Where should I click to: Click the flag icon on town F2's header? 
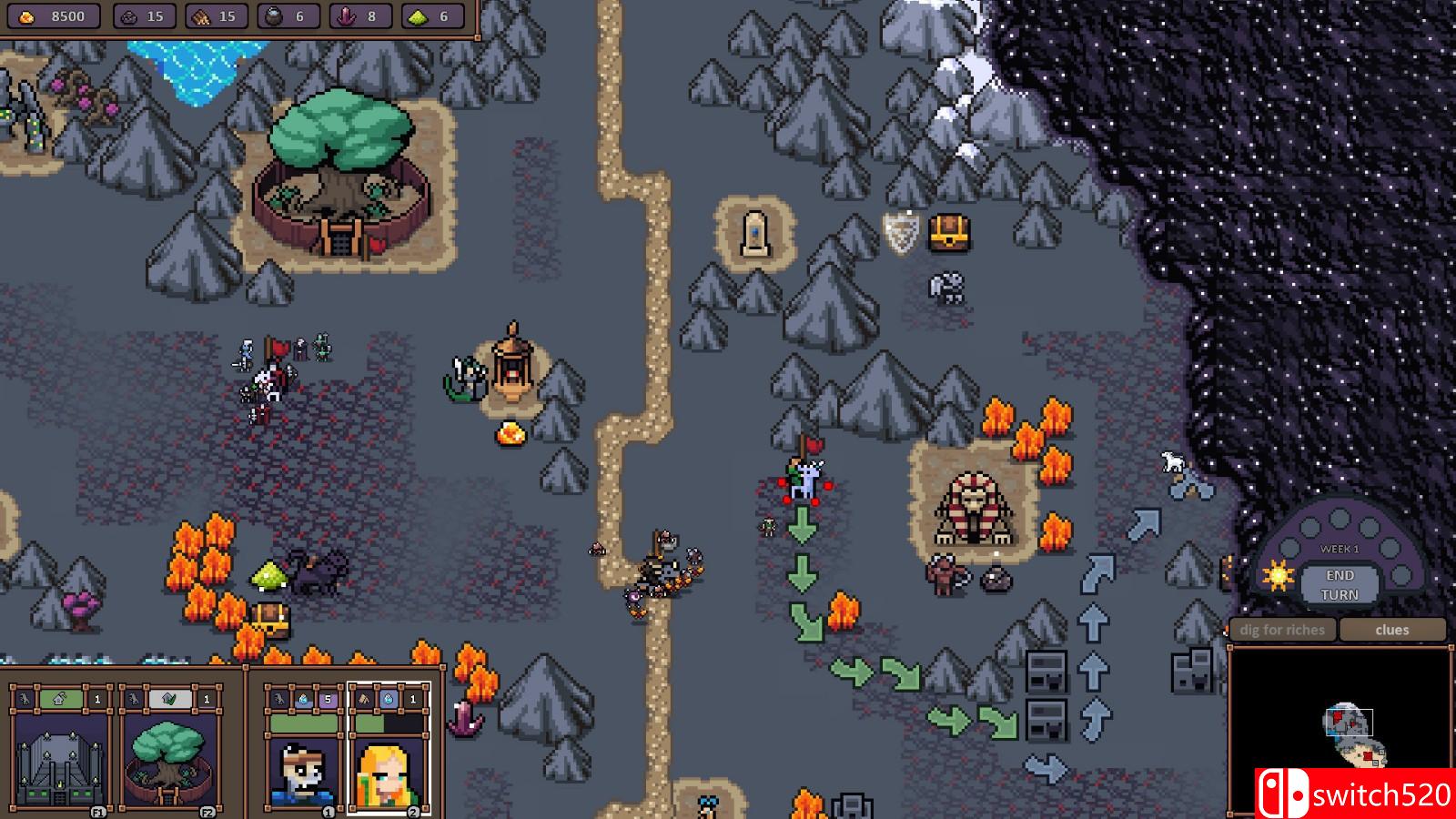tap(167, 698)
